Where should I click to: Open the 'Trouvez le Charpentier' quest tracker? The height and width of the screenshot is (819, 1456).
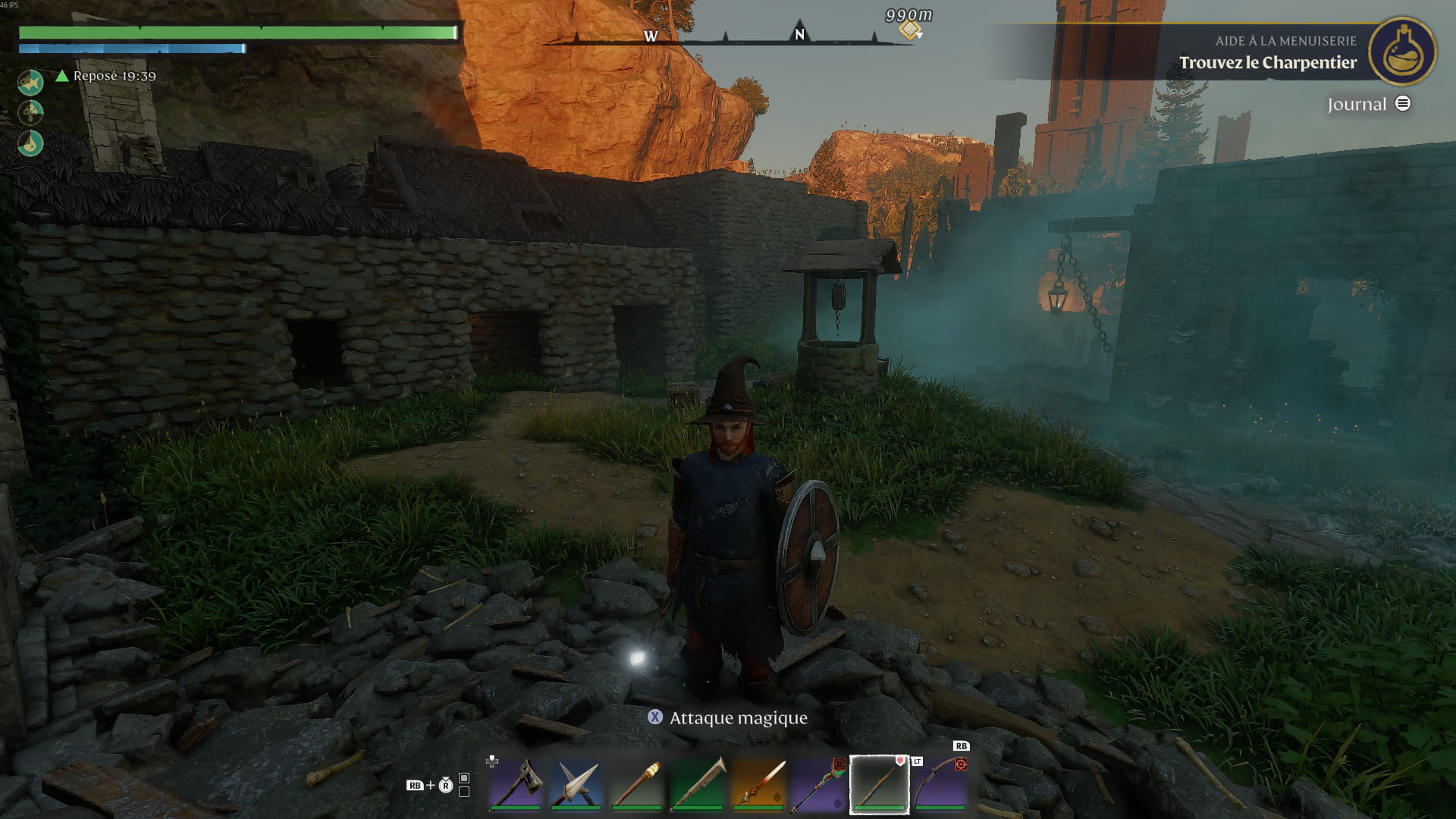tap(1267, 63)
